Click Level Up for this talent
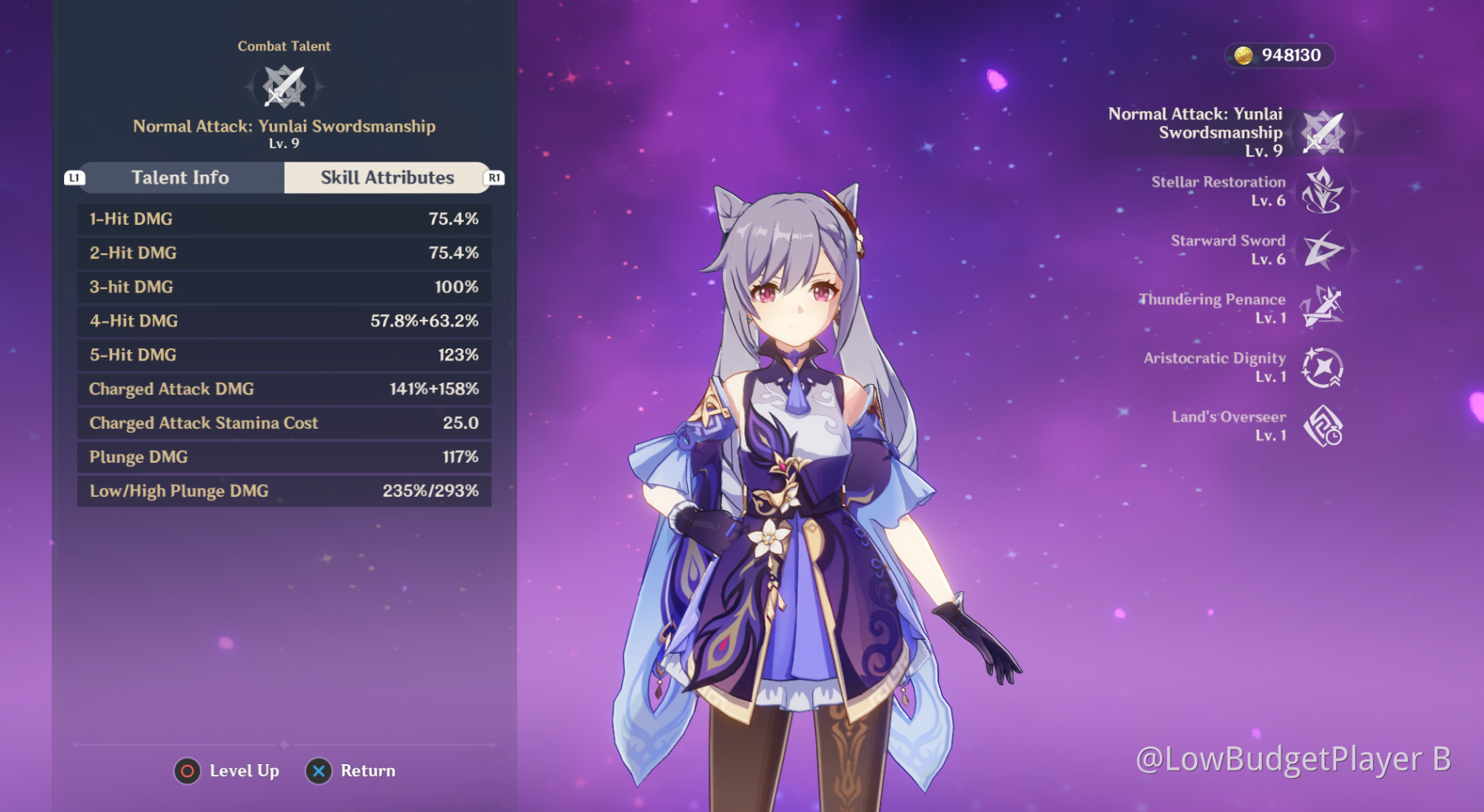 pyautogui.click(x=227, y=771)
